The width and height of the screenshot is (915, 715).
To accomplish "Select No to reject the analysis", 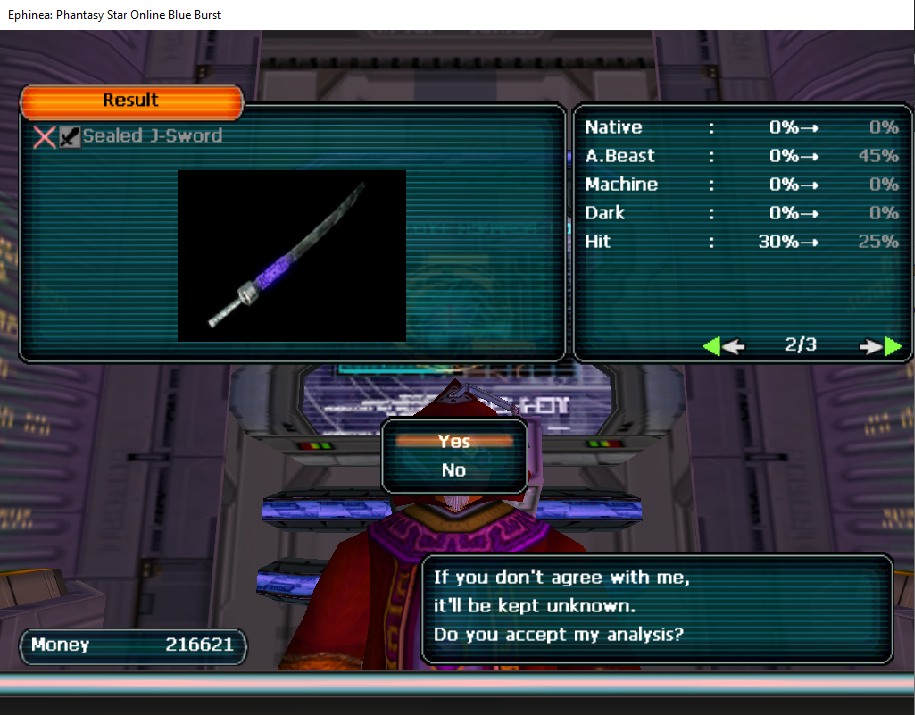I will pos(454,470).
